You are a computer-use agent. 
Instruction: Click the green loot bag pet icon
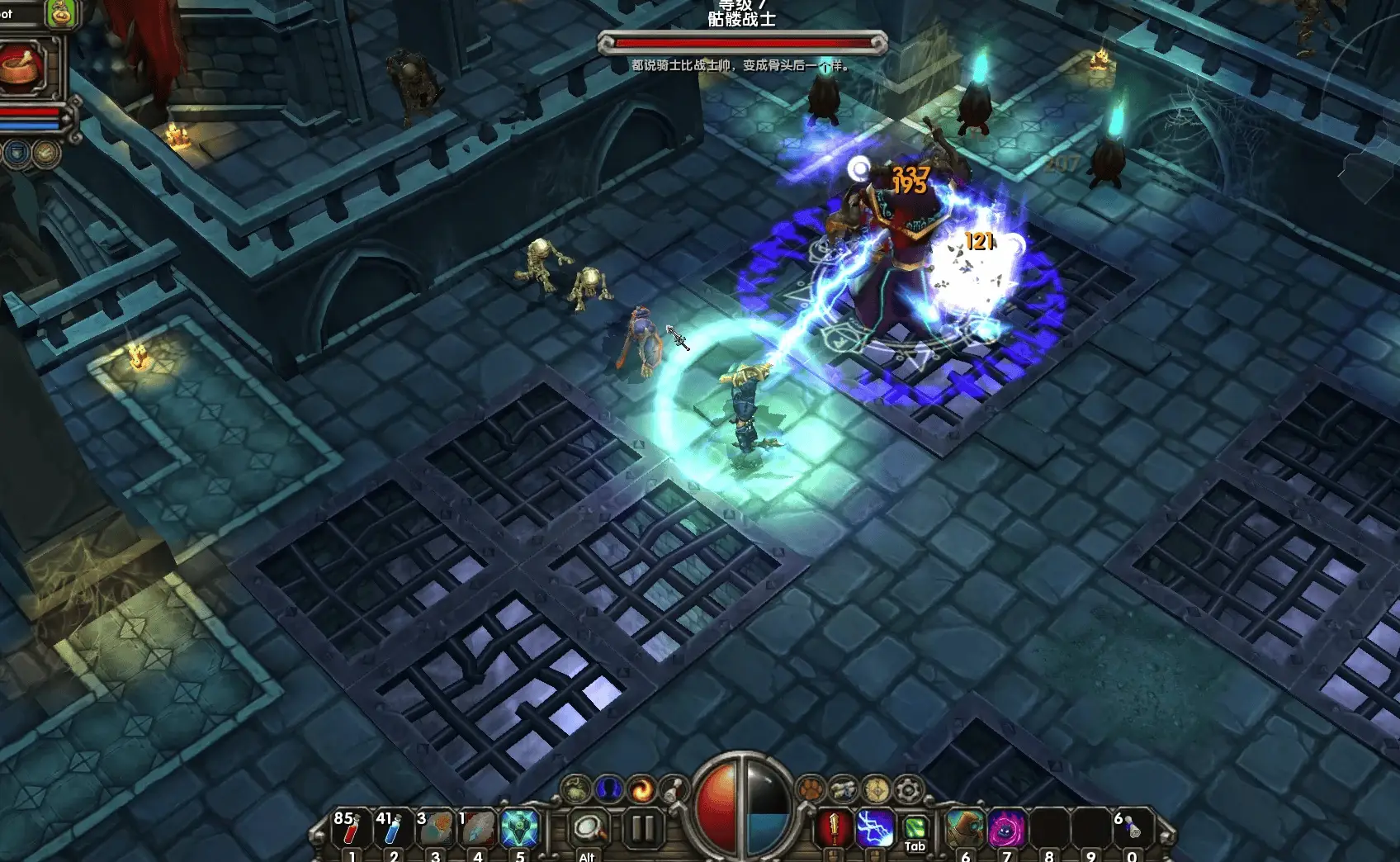point(61,13)
